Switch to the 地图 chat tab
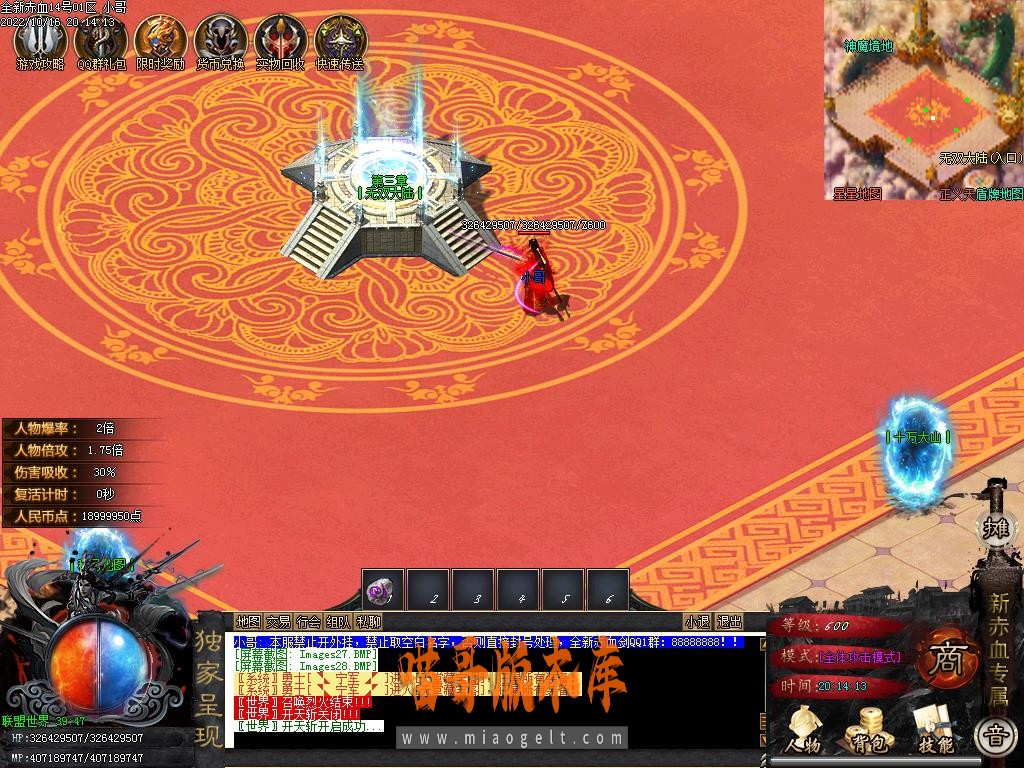The image size is (1024, 768). pyautogui.click(x=247, y=622)
